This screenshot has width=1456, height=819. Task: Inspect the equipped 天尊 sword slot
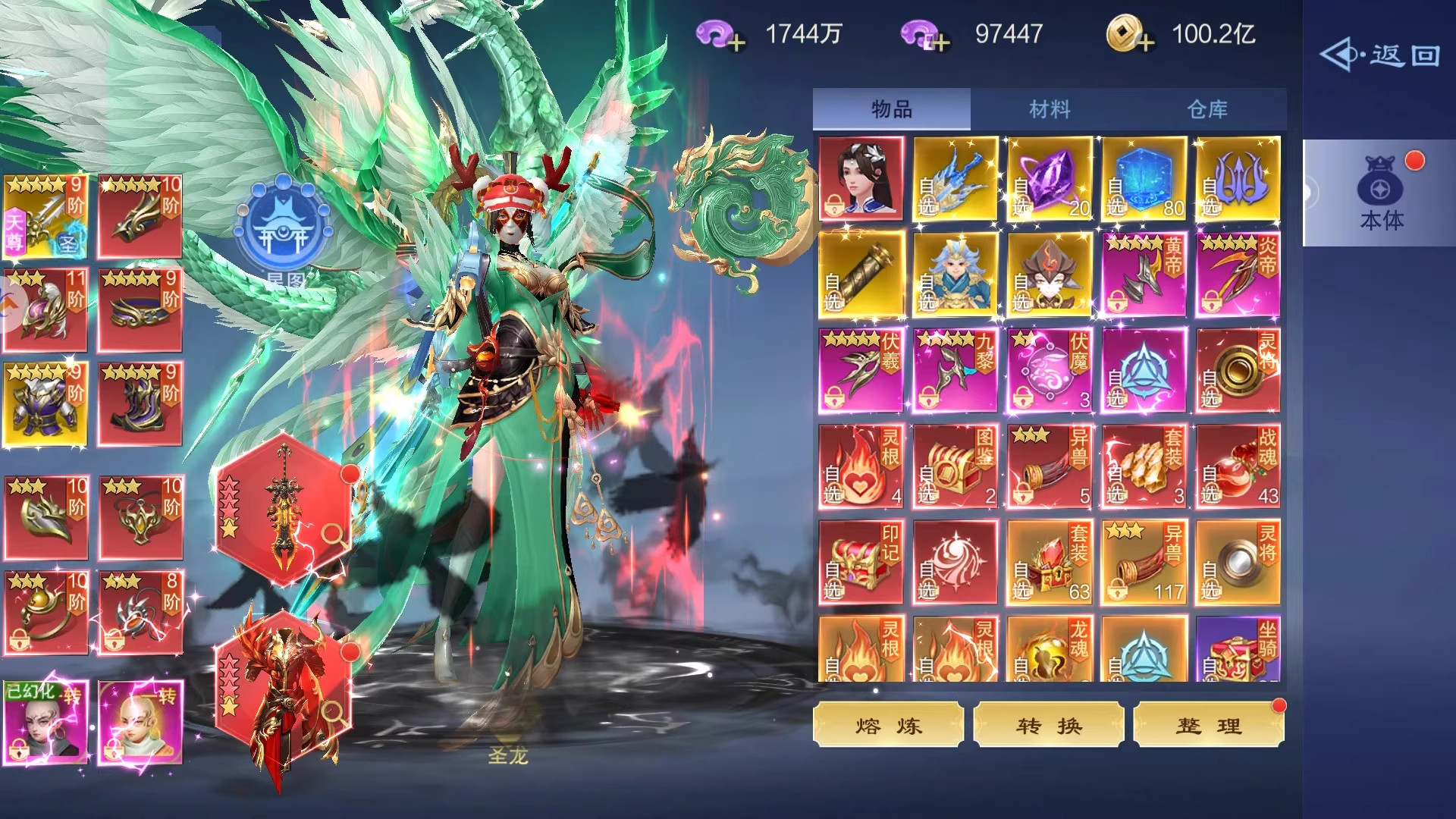[x=45, y=217]
